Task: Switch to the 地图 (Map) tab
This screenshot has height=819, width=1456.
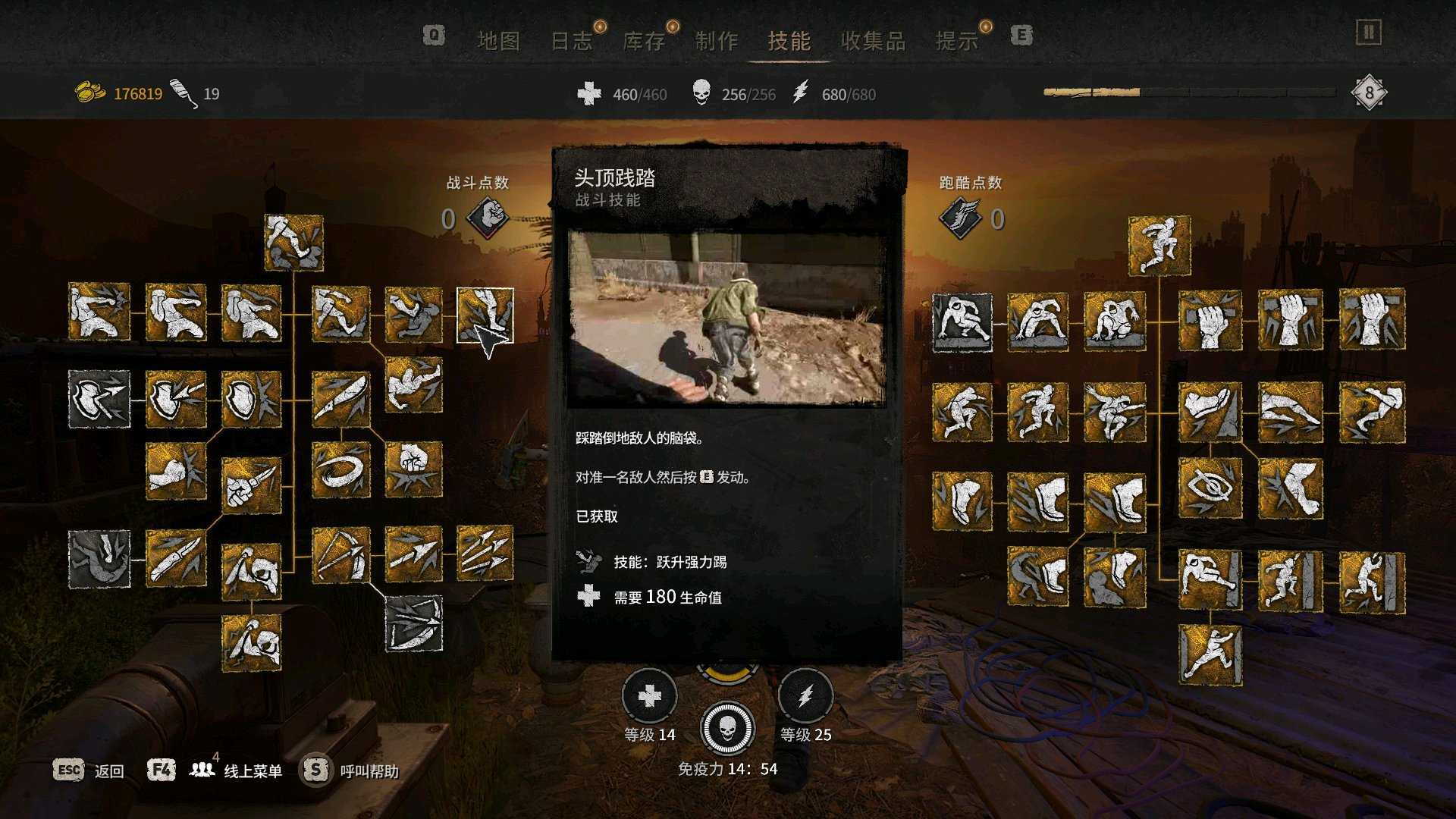Action: [x=498, y=41]
